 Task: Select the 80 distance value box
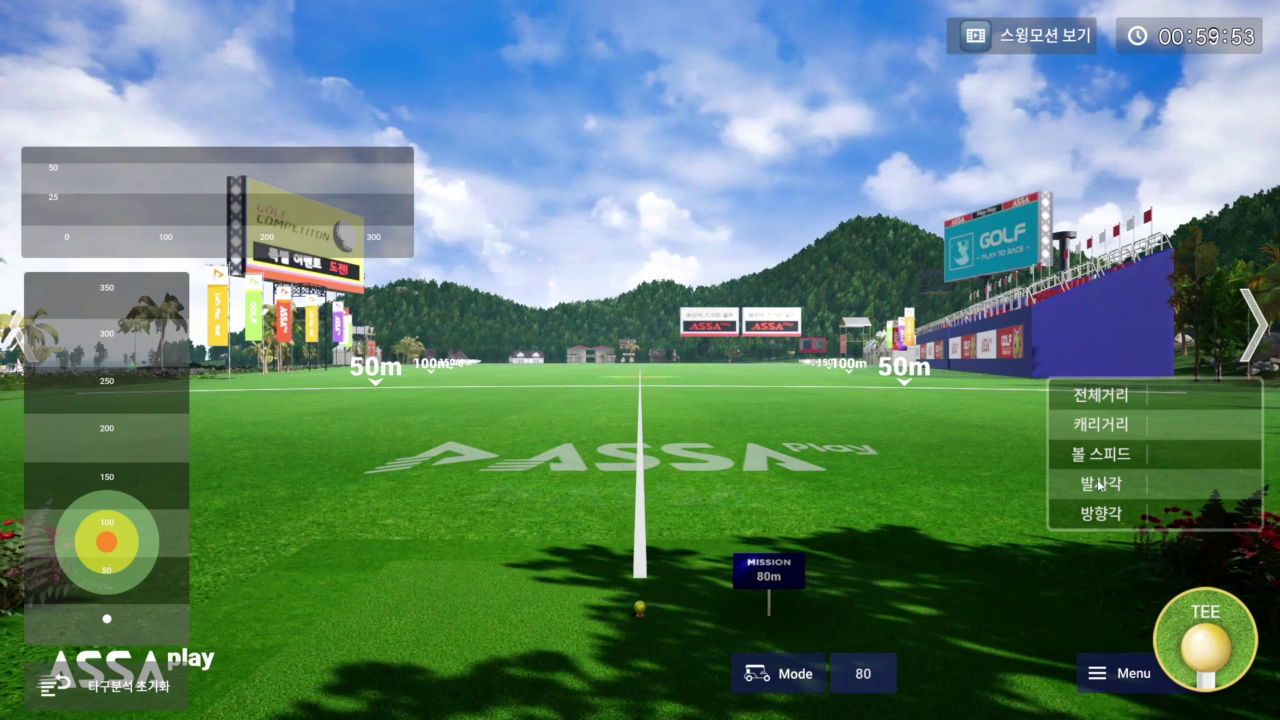[863, 673]
